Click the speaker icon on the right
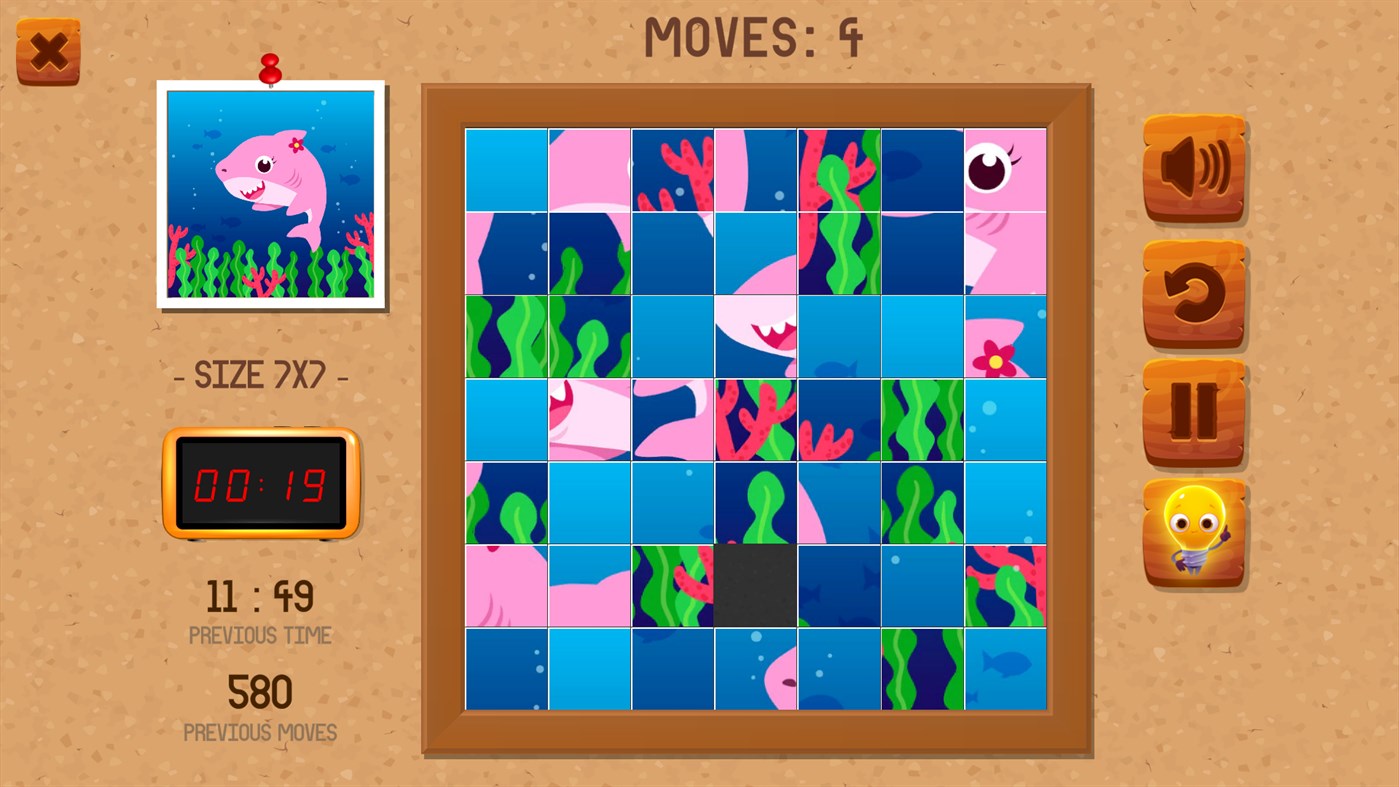 tap(1193, 168)
